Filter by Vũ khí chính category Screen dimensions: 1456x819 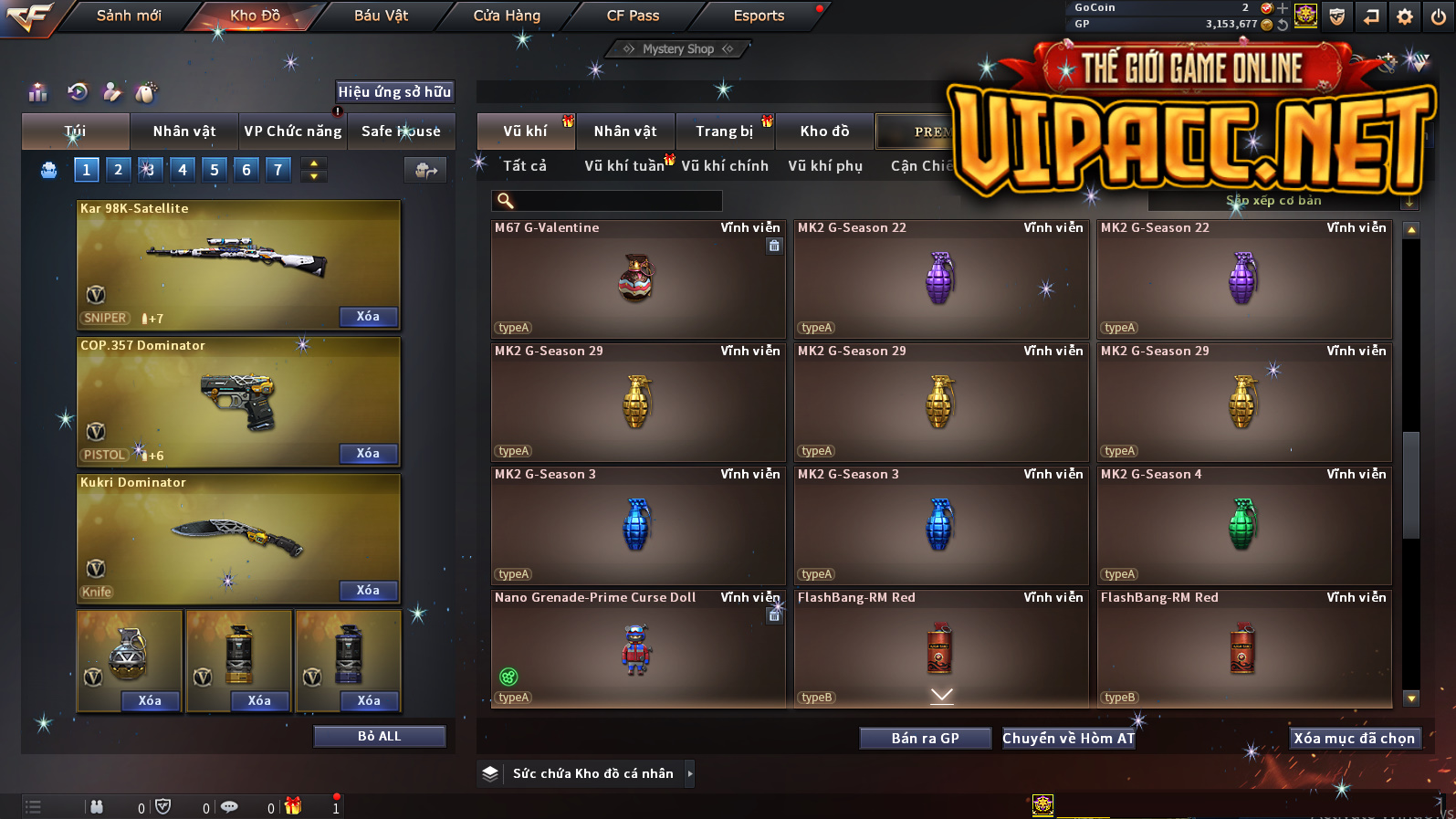click(725, 166)
